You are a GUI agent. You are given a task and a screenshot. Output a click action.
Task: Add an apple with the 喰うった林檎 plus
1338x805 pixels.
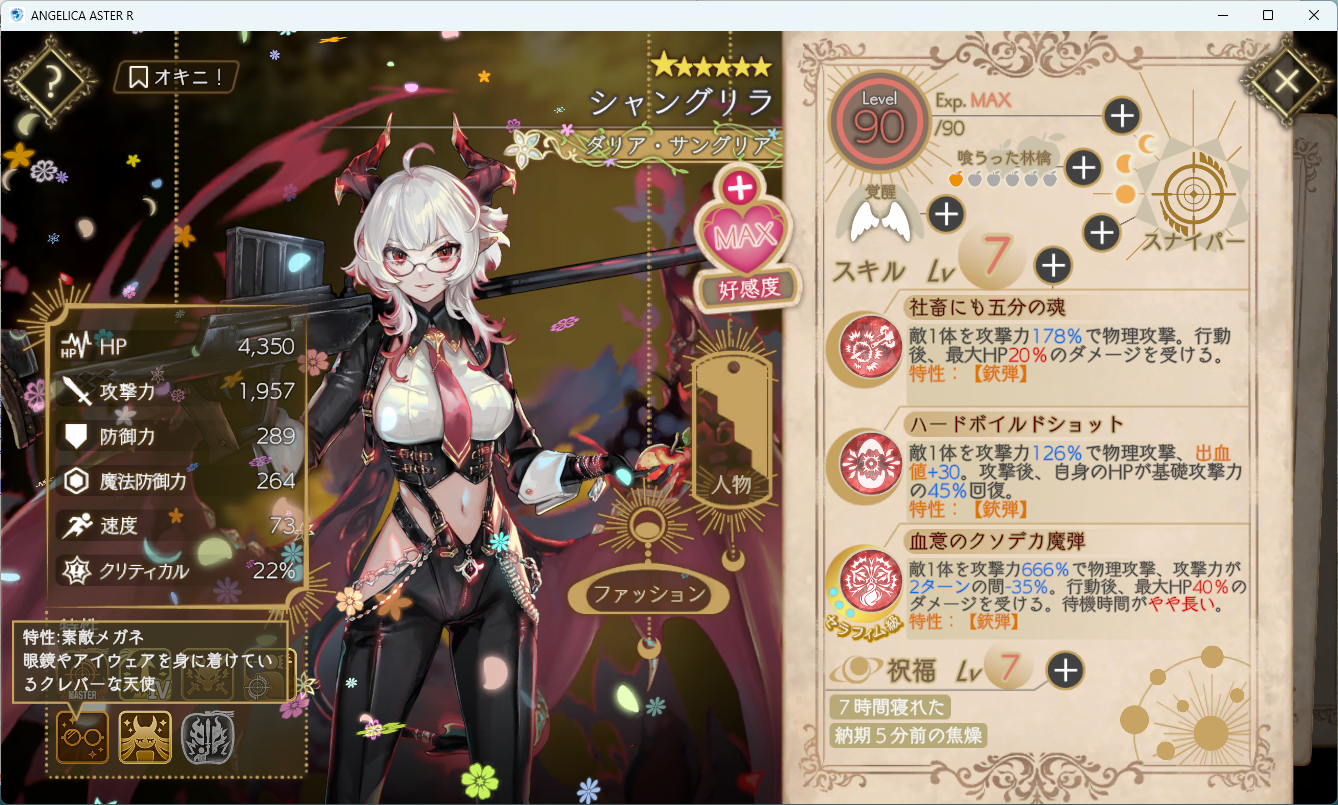pyautogui.click(x=1084, y=168)
